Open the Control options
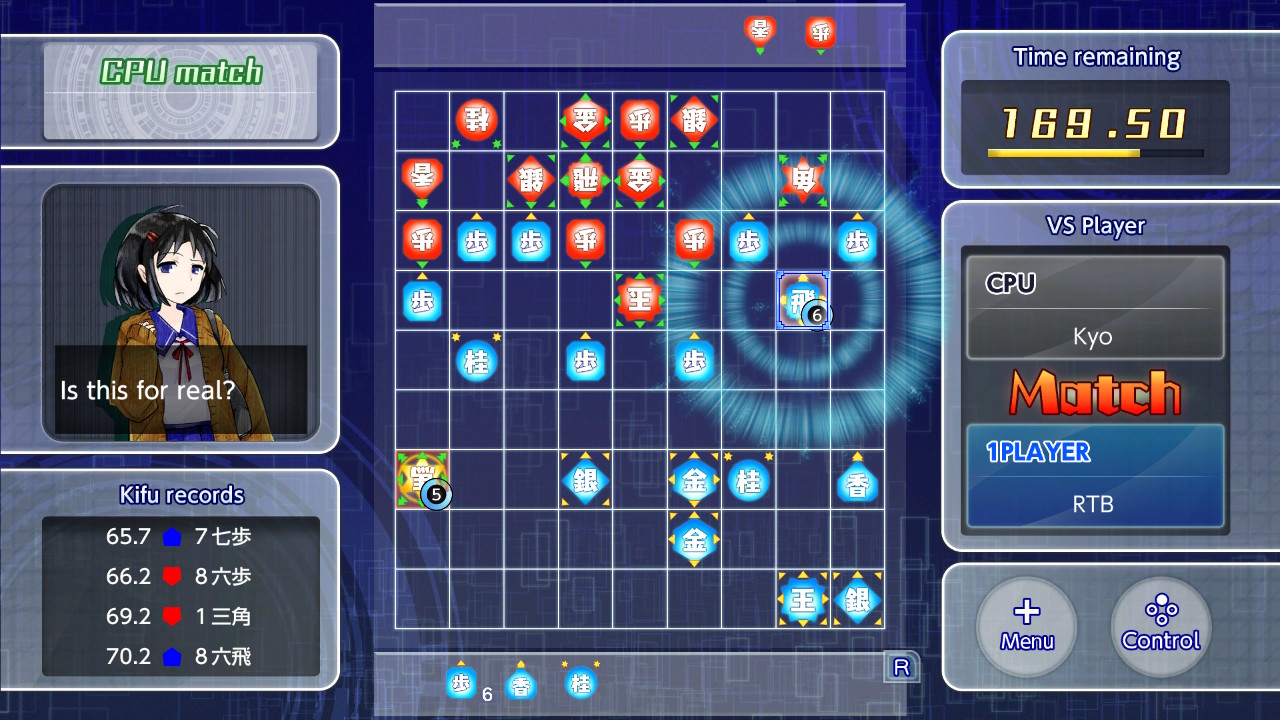This screenshot has height=720, width=1280. (1160, 627)
